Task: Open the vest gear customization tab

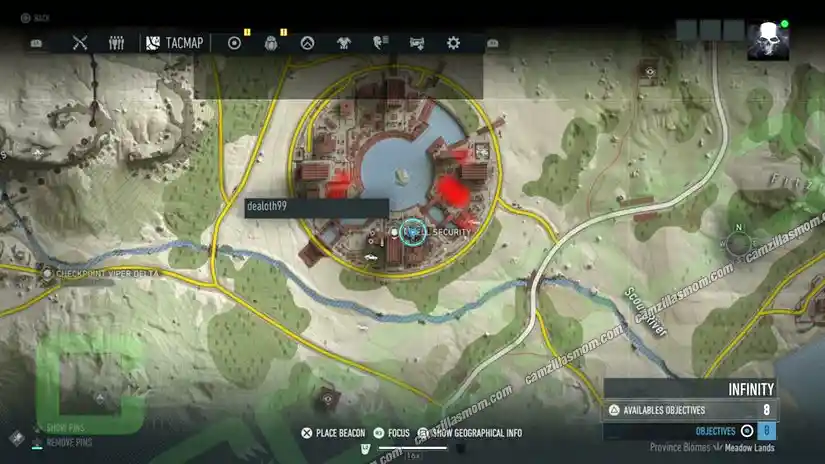Action: (x=344, y=43)
